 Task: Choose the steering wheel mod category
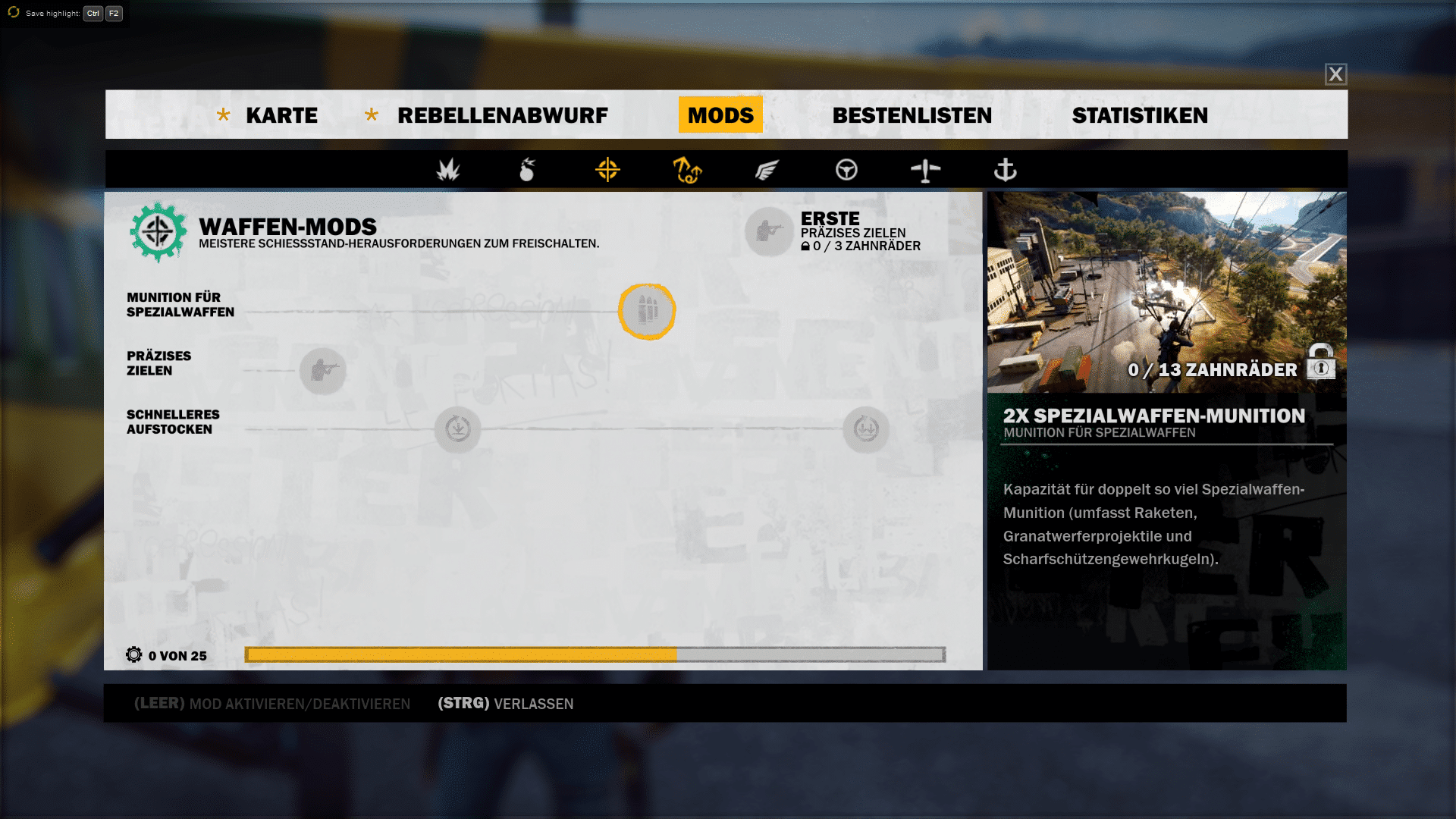pyautogui.click(x=846, y=170)
